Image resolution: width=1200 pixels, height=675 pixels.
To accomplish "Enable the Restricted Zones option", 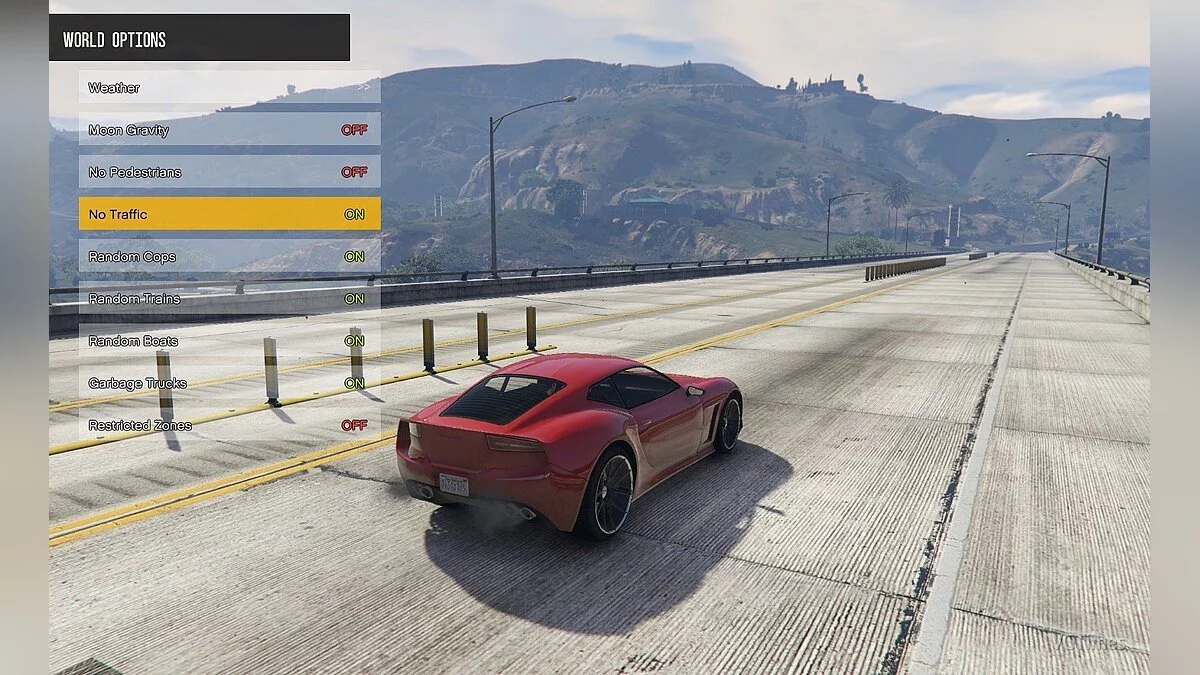I will coord(229,425).
